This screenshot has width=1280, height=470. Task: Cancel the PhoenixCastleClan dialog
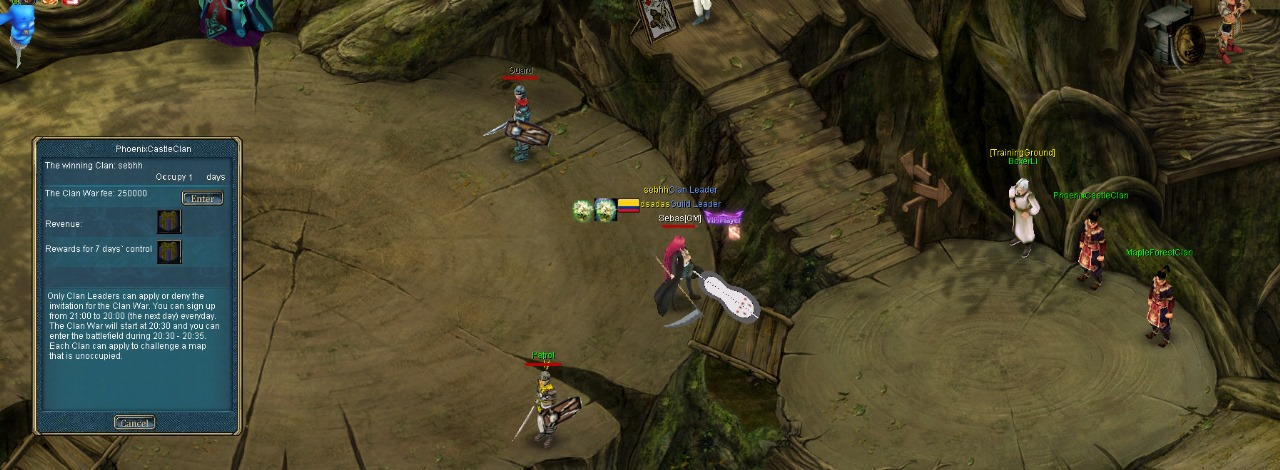pos(134,422)
